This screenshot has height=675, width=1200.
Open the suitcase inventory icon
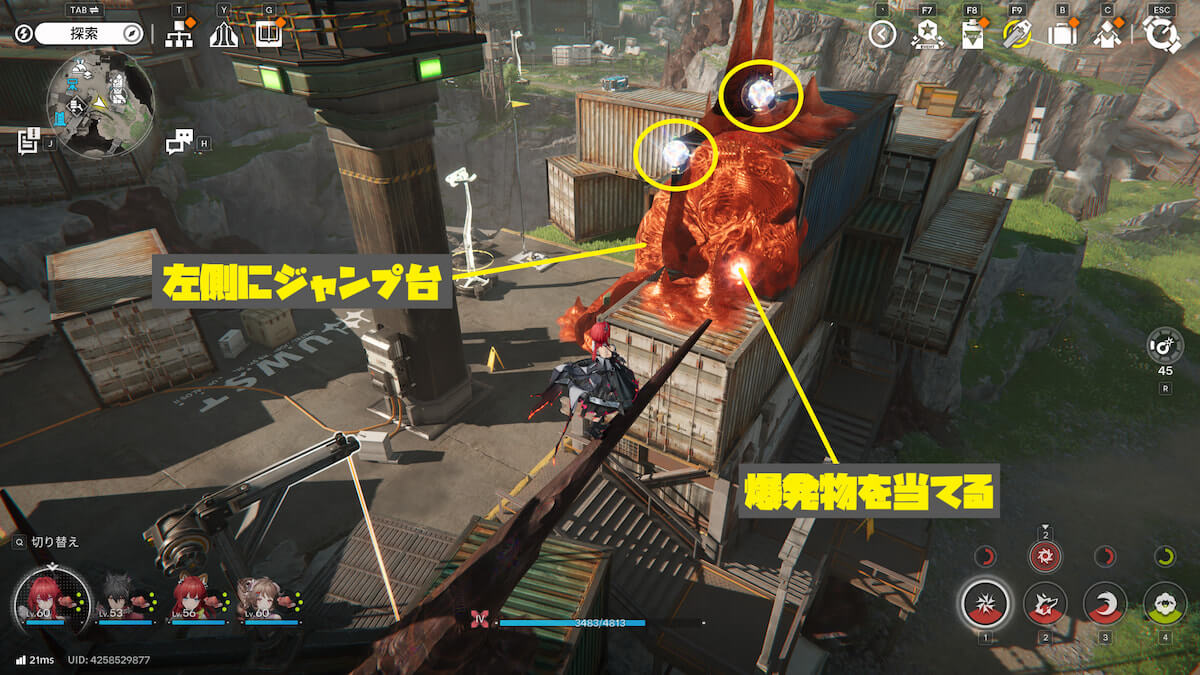pos(1062,35)
